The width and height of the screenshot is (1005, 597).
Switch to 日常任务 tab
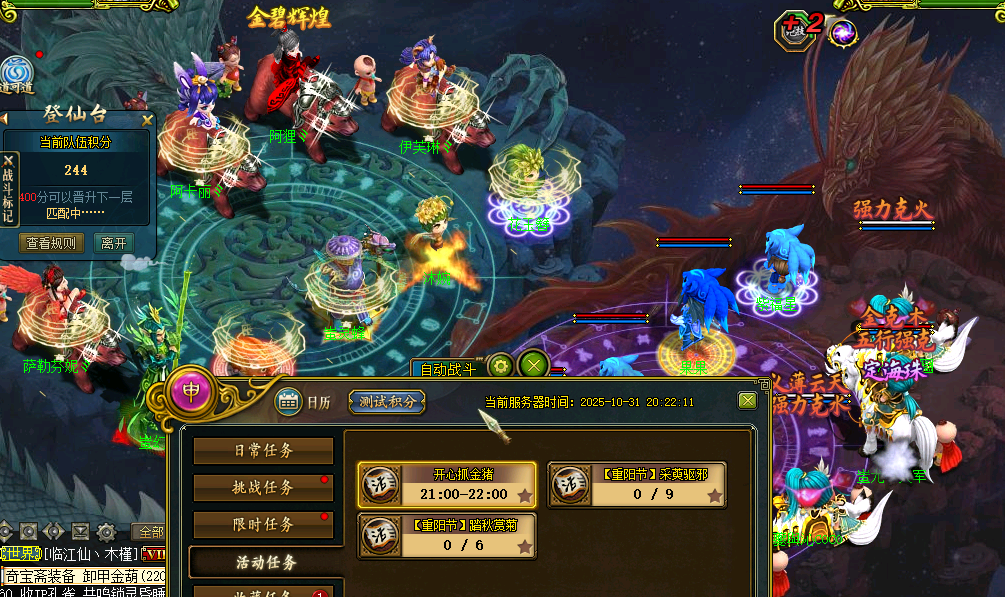tap(263, 451)
